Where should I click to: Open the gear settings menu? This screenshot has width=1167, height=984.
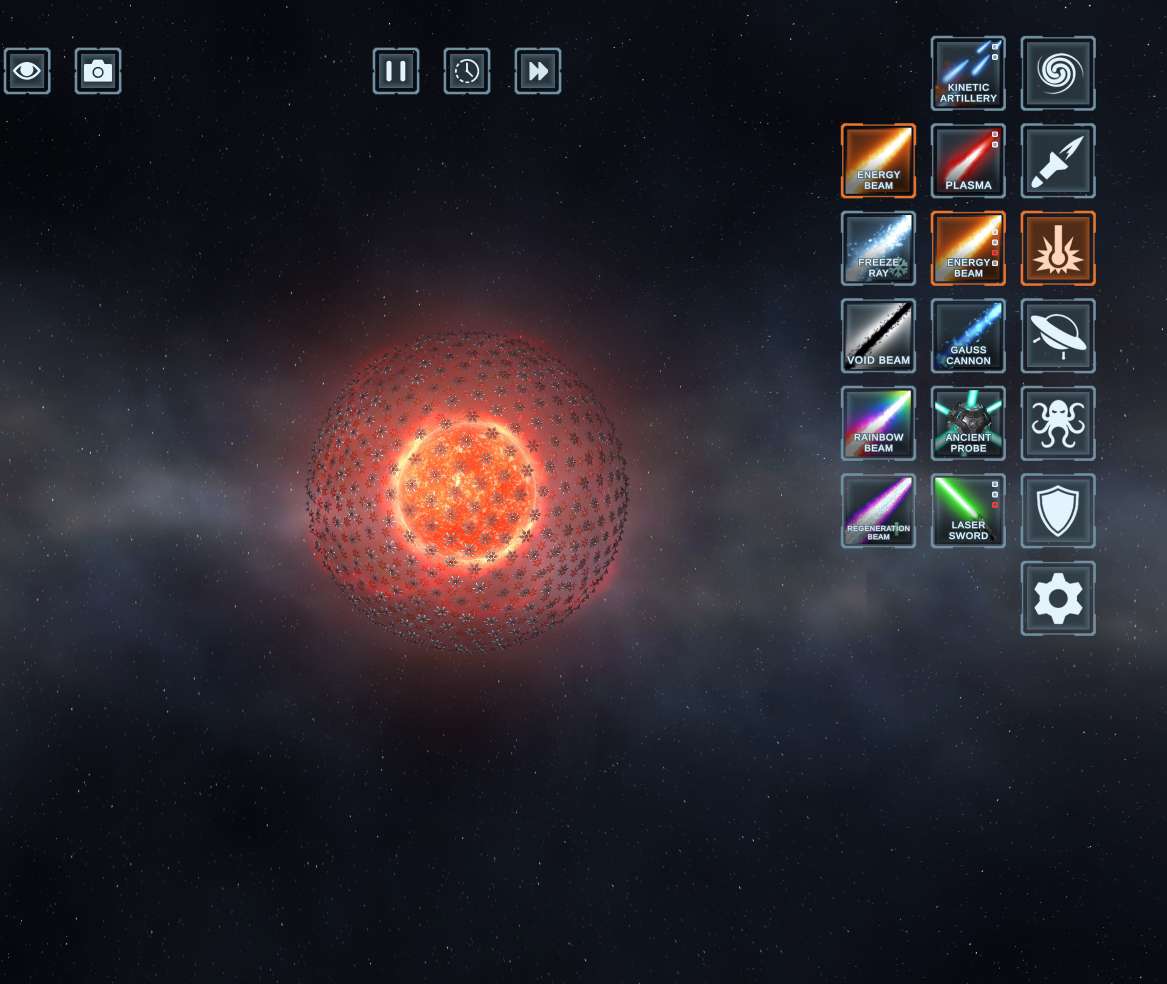pyautogui.click(x=1058, y=598)
